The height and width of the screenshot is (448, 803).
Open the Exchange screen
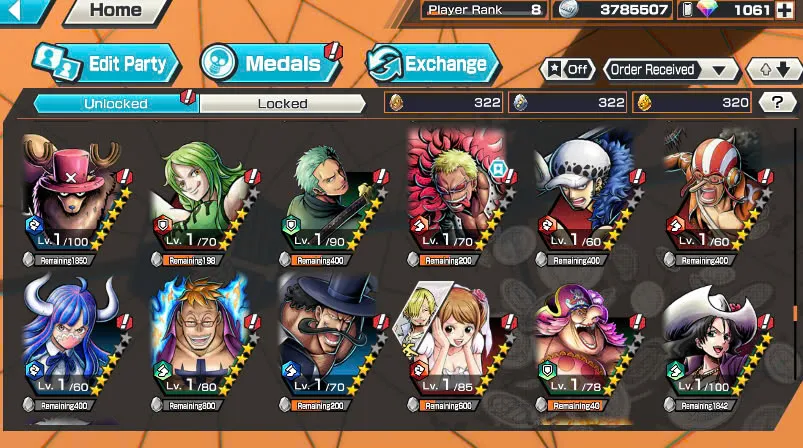(432, 65)
